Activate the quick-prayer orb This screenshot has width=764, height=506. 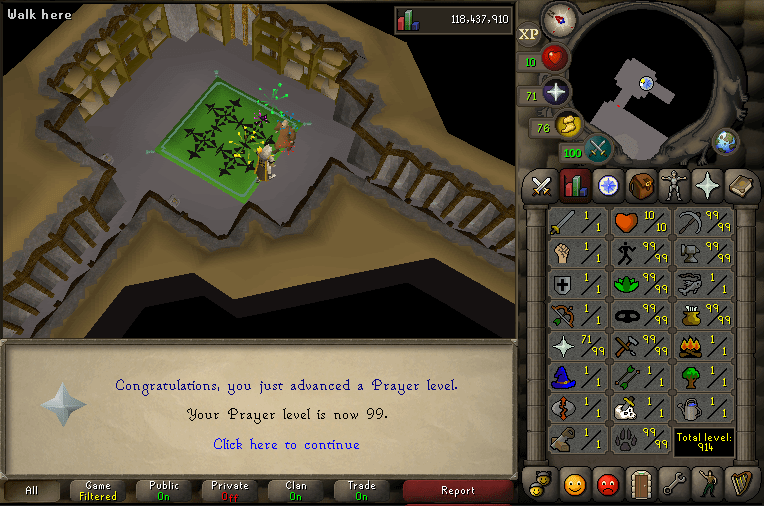point(556,93)
